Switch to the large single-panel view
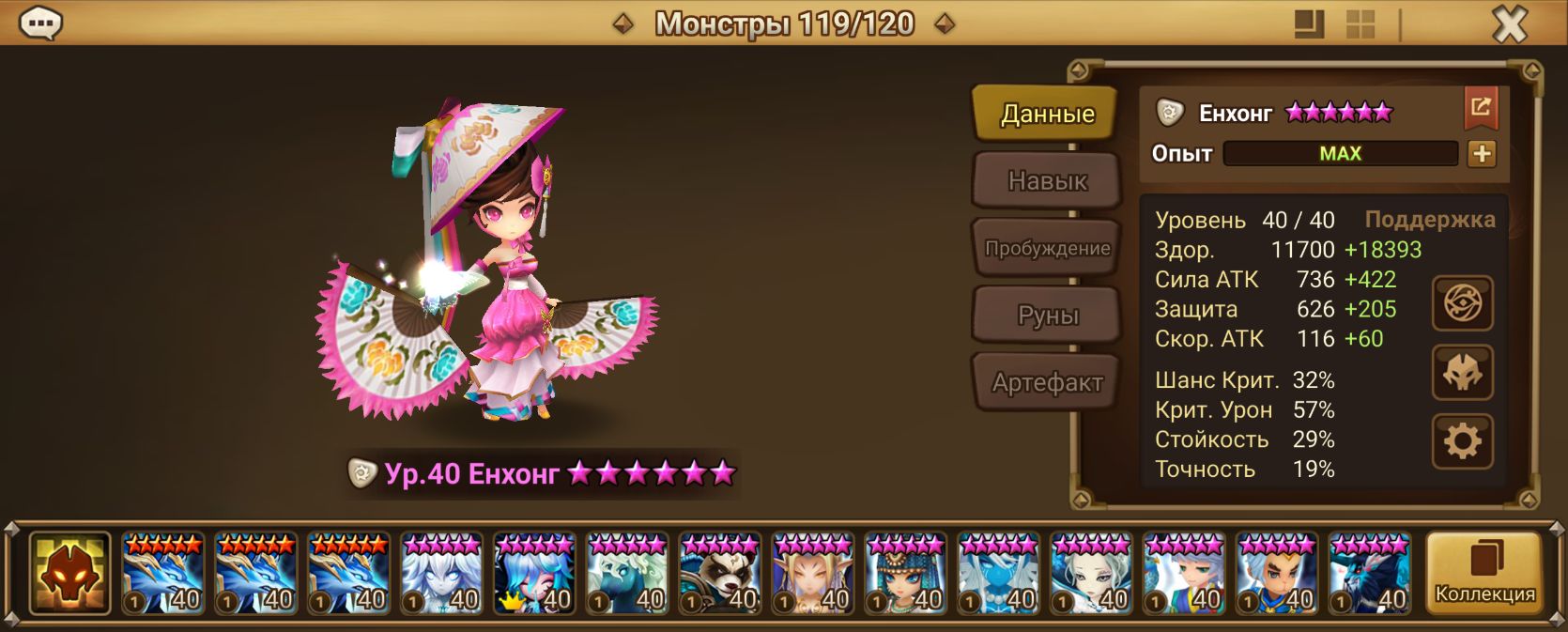The width and height of the screenshot is (1568, 632). pos(1309,24)
